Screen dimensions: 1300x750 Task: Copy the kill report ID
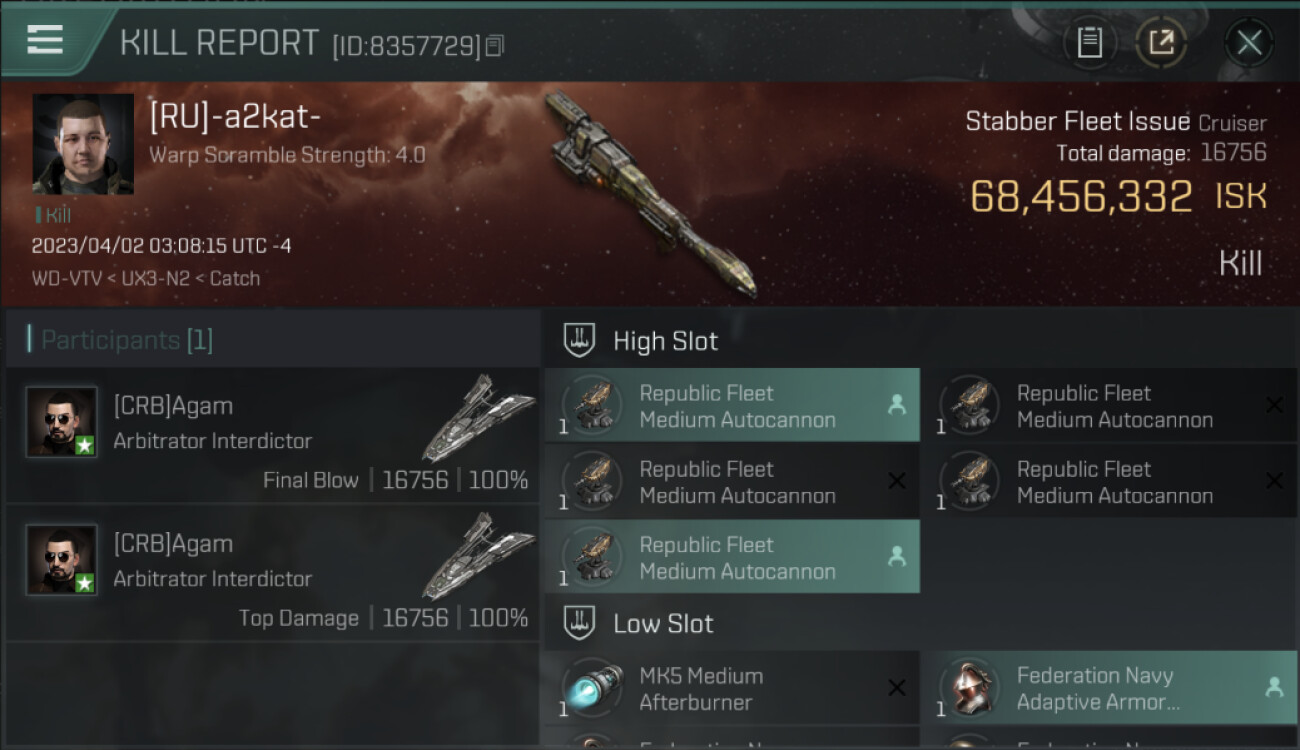click(495, 46)
